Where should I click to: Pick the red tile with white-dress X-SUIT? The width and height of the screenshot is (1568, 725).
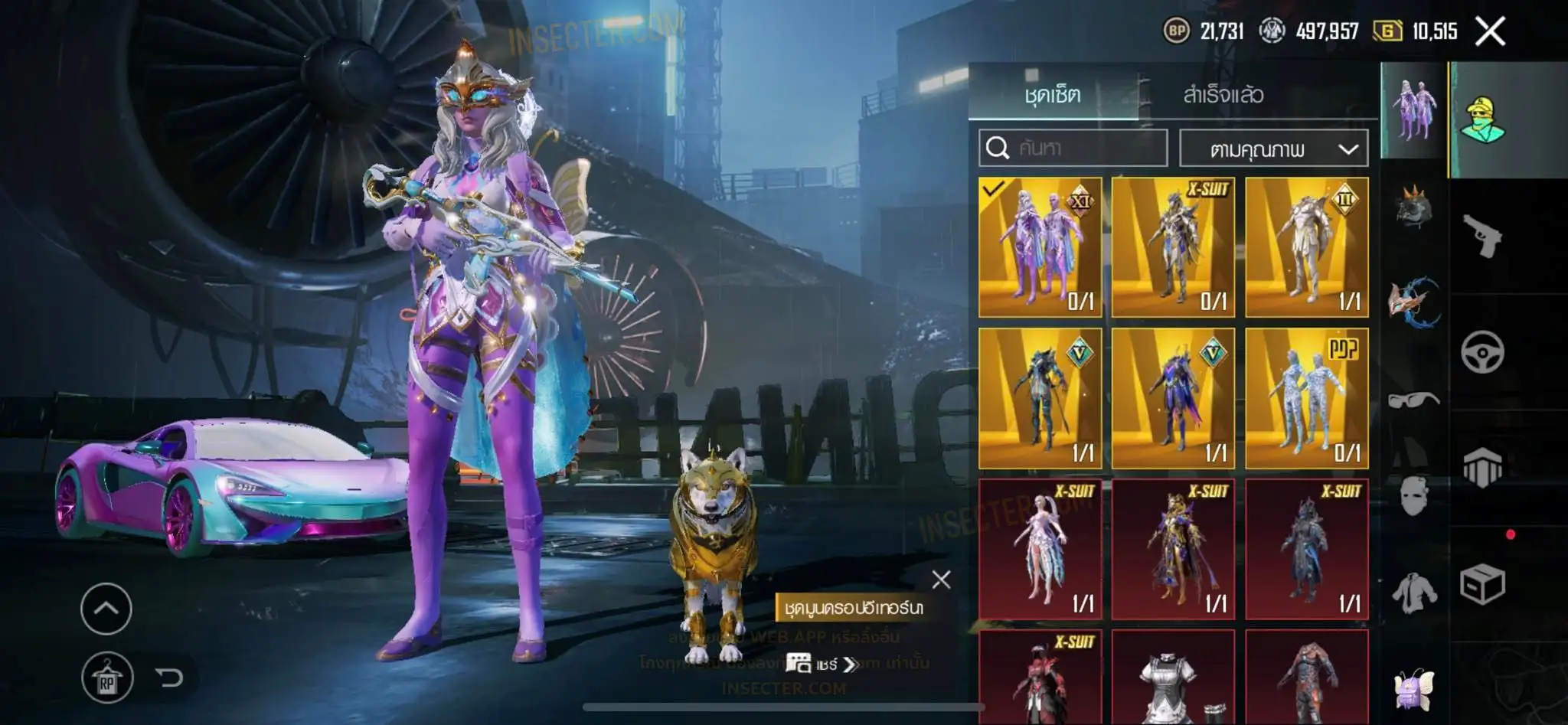pyautogui.click(x=1040, y=548)
